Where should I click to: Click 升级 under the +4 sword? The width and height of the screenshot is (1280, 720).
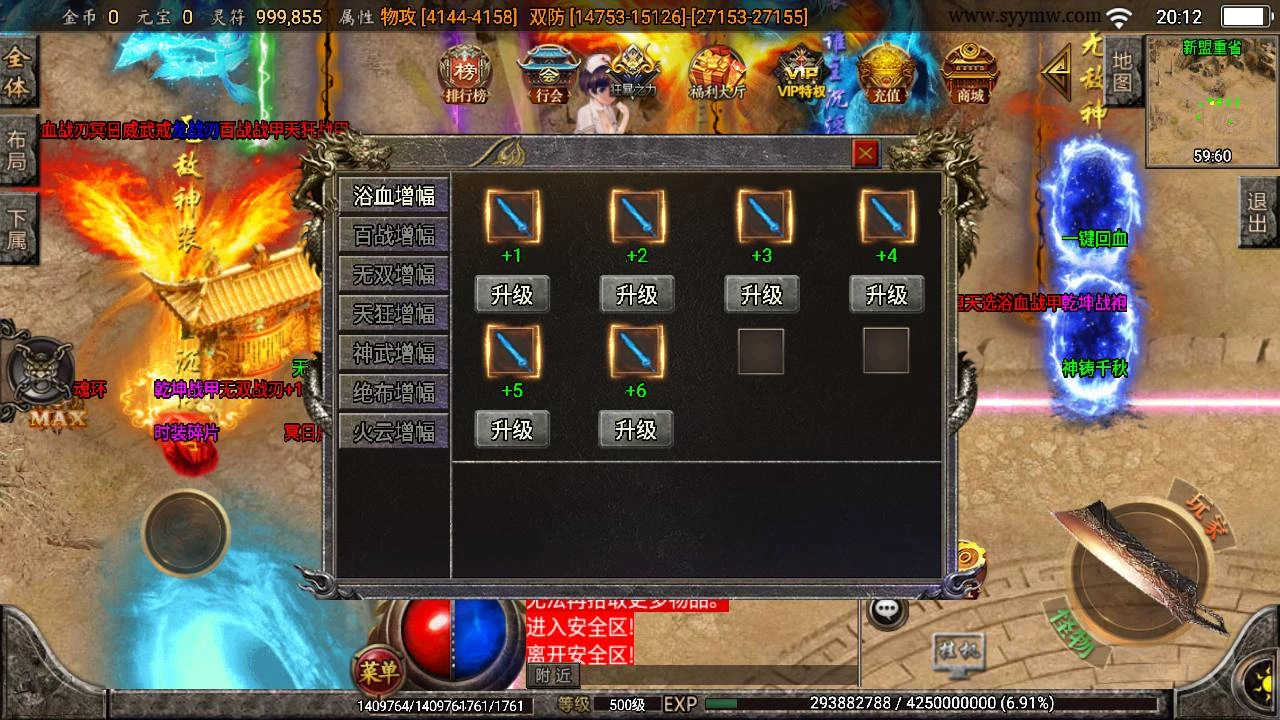point(886,295)
